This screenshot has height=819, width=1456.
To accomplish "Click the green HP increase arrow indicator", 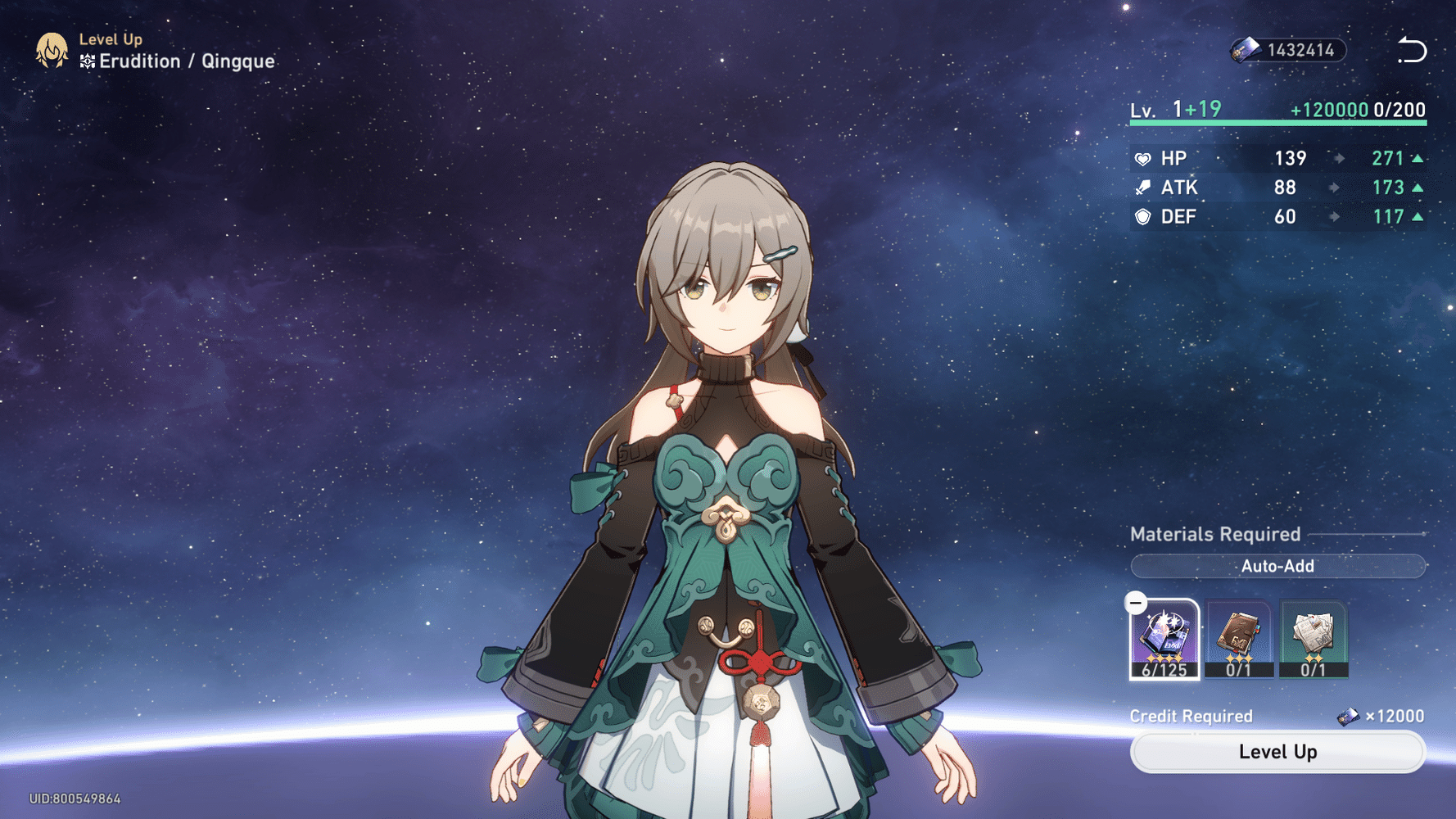I will 1417,158.
